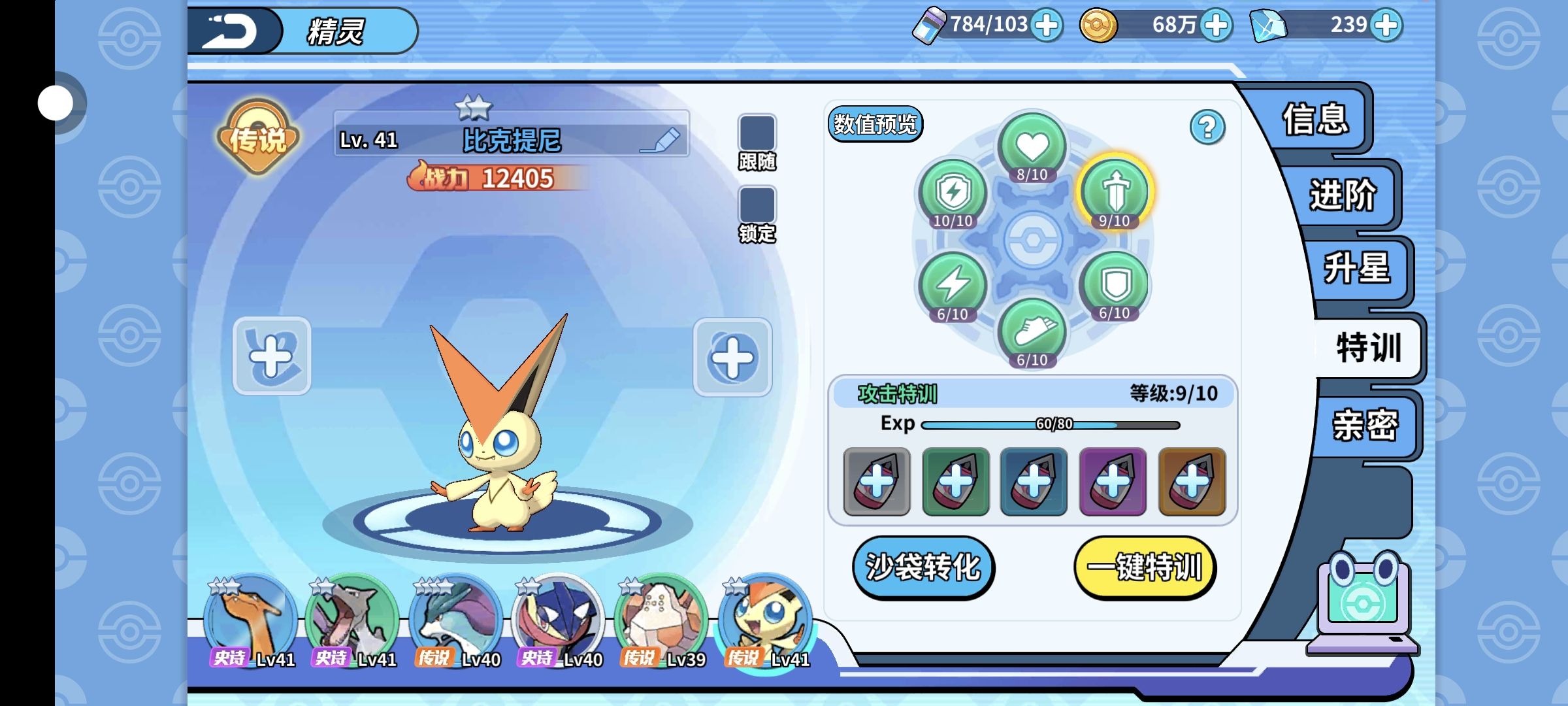Add the gray sandbag item
This screenshot has width=1568, height=706.
(x=876, y=482)
